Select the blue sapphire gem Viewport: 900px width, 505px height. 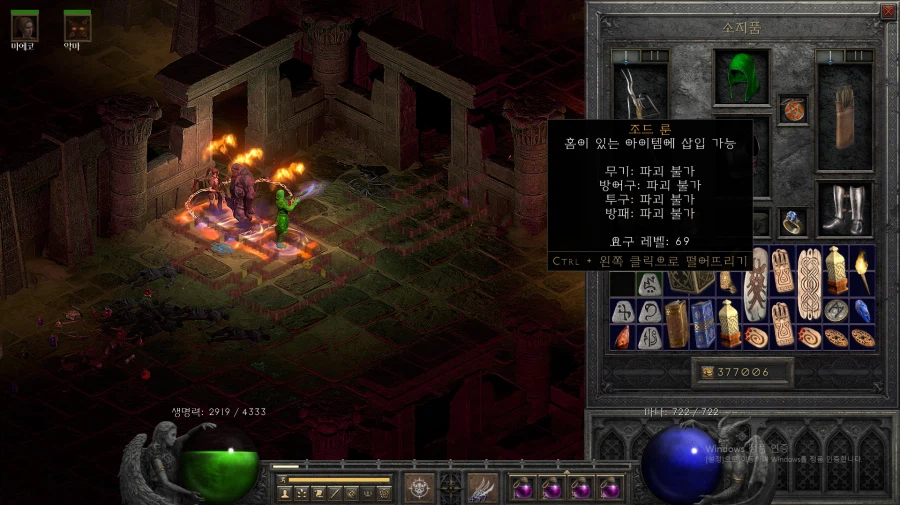(862, 310)
